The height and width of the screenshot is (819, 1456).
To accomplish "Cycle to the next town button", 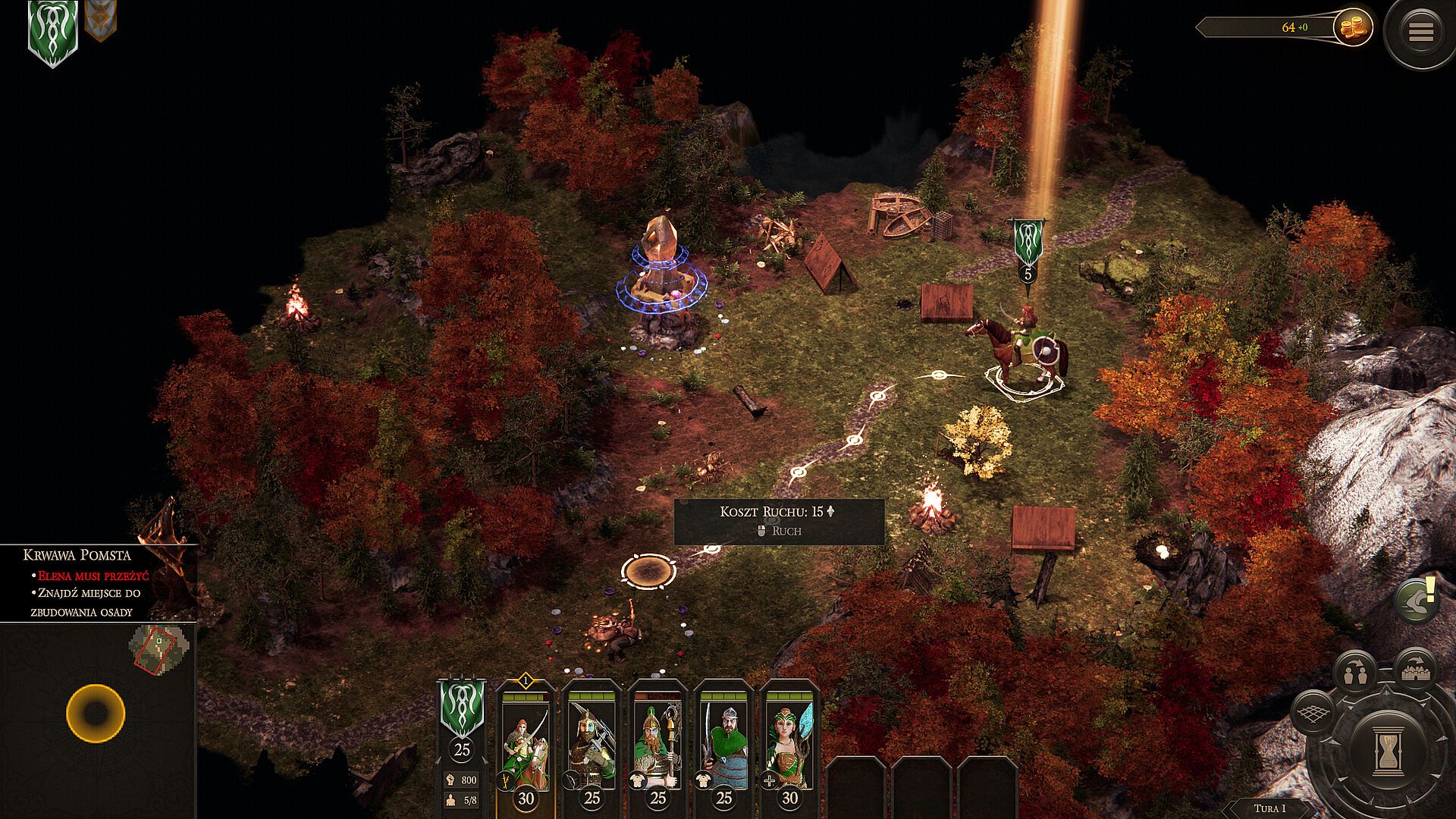I will point(1415,667).
